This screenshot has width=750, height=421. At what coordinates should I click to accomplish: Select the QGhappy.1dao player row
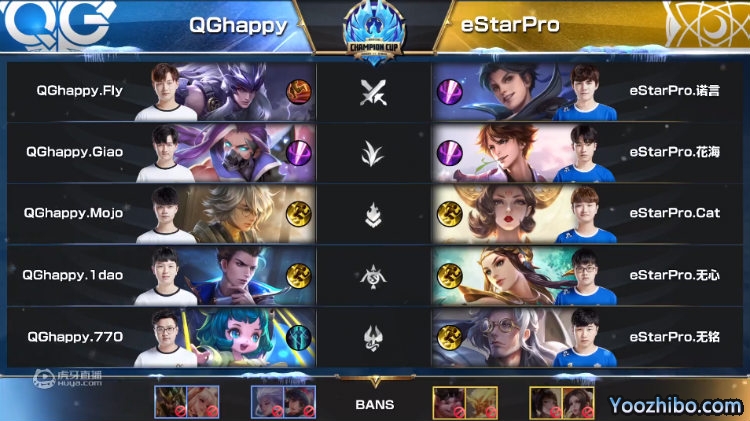160,275
